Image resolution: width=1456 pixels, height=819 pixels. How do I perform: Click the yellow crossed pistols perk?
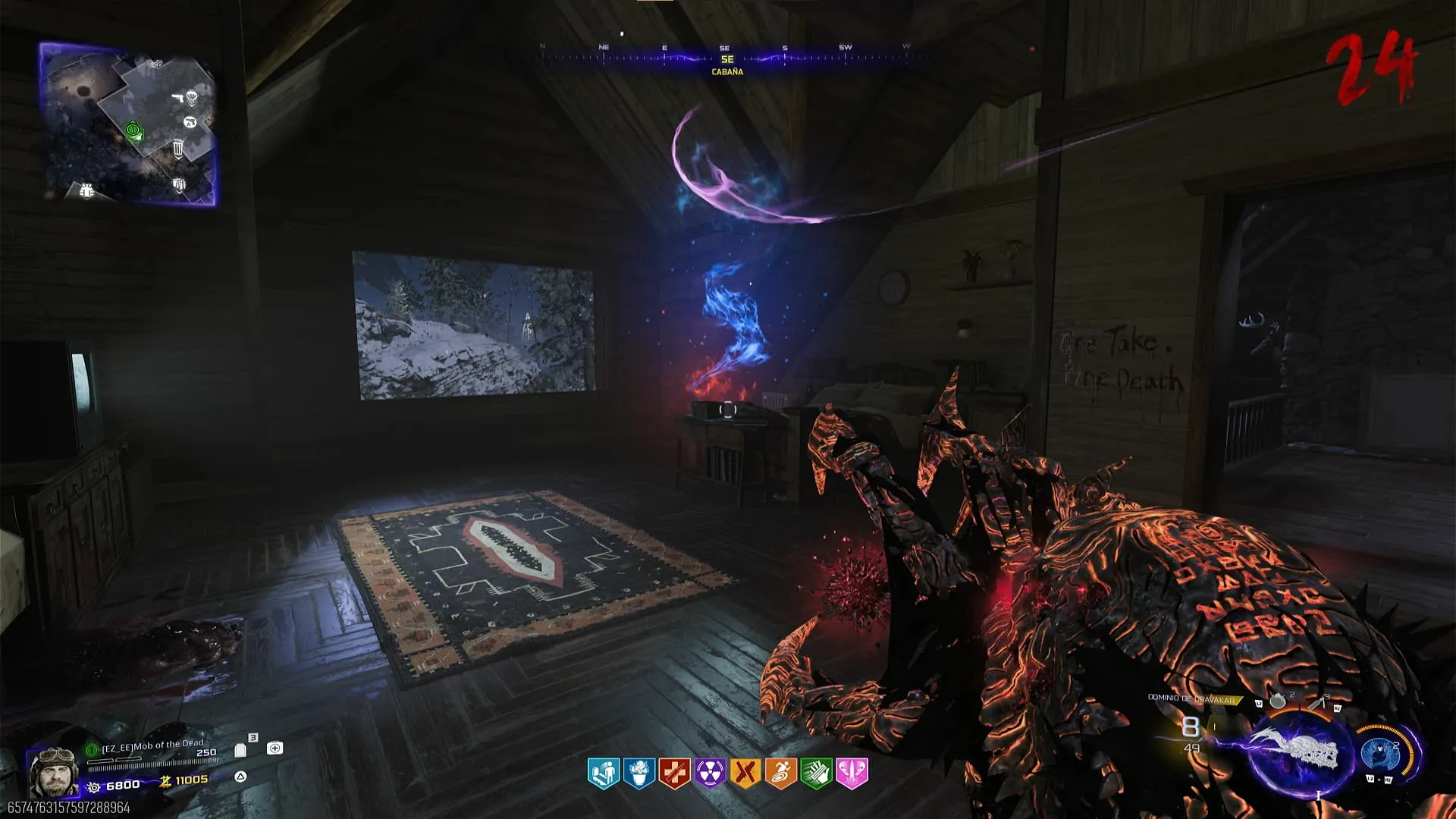[x=745, y=773]
